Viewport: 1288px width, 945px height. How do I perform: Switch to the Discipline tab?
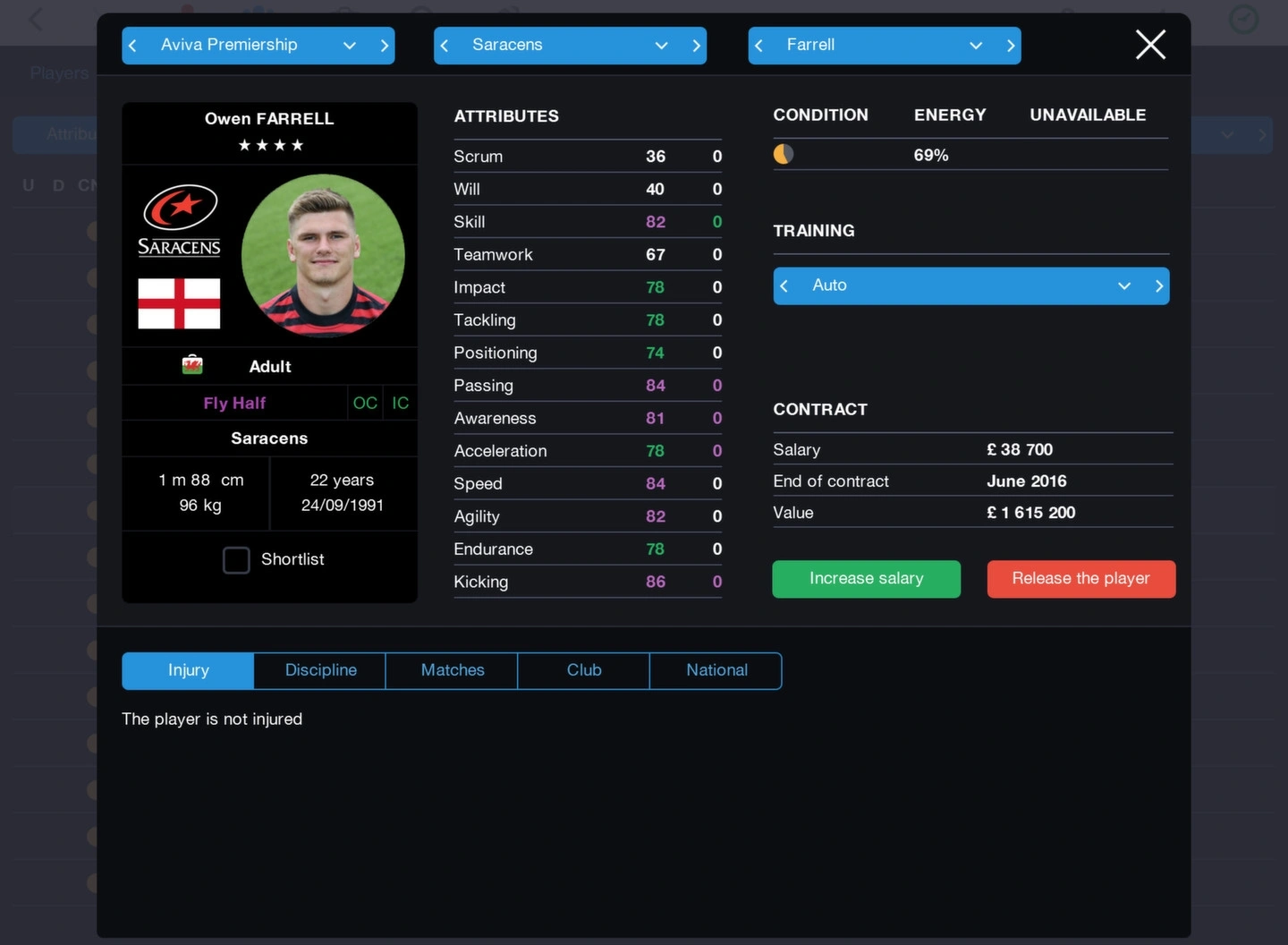[x=320, y=670]
